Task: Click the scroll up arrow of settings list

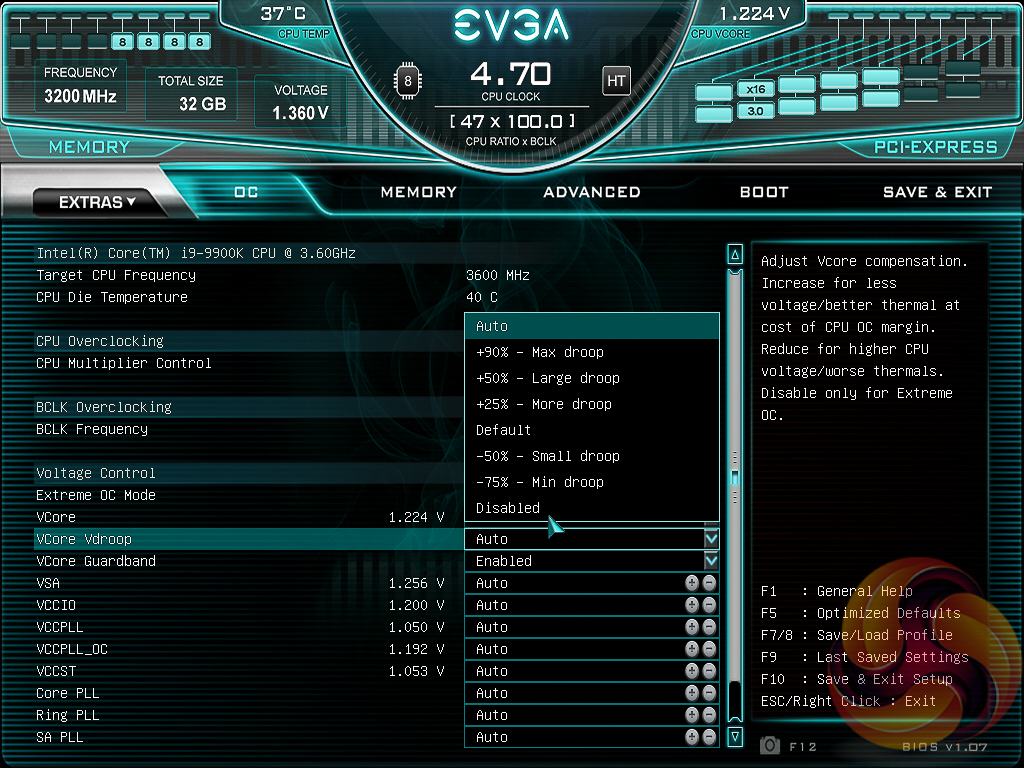Action: click(x=735, y=255)
